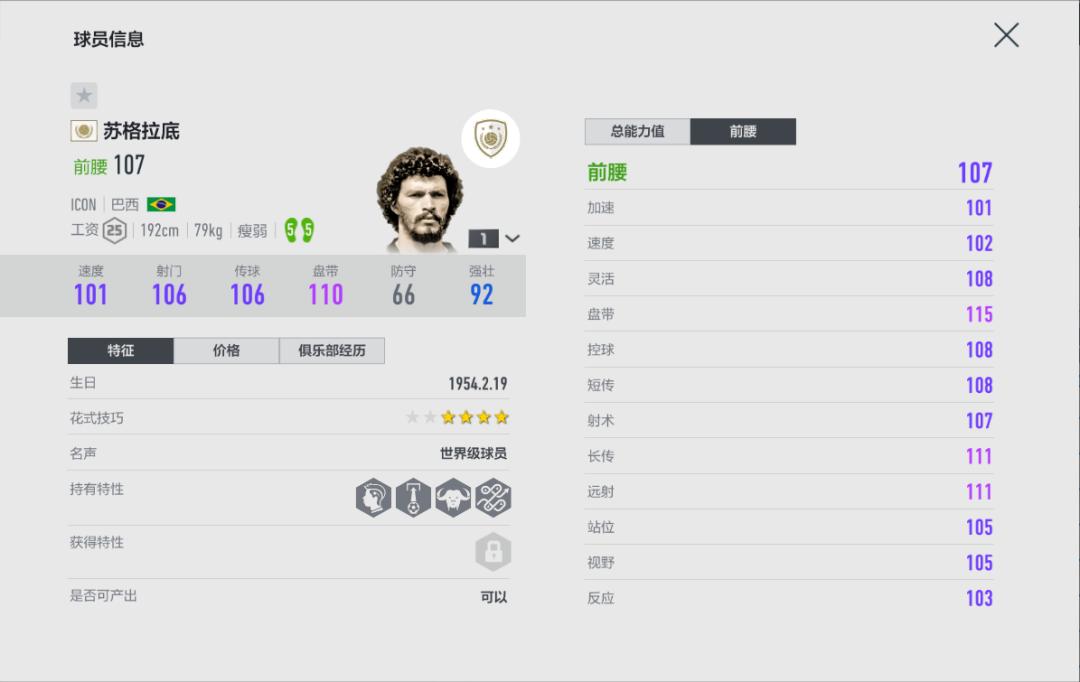Select the bull head trait icon
Viewport: 1080px width, 682px height.
pyautogui.click(x=452, y=497)
